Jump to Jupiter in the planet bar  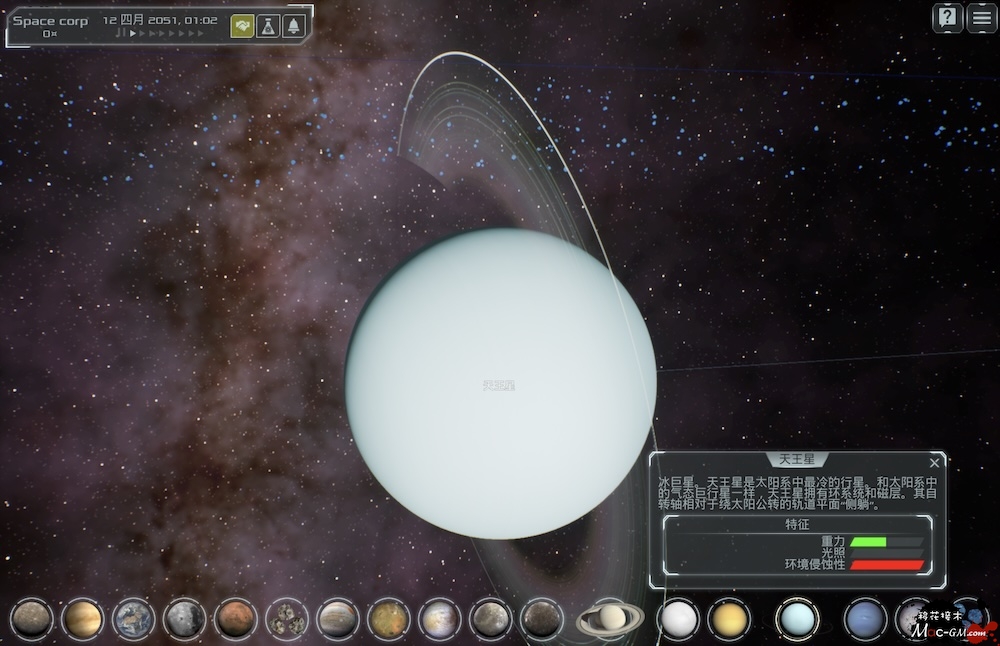click(338, 619)
